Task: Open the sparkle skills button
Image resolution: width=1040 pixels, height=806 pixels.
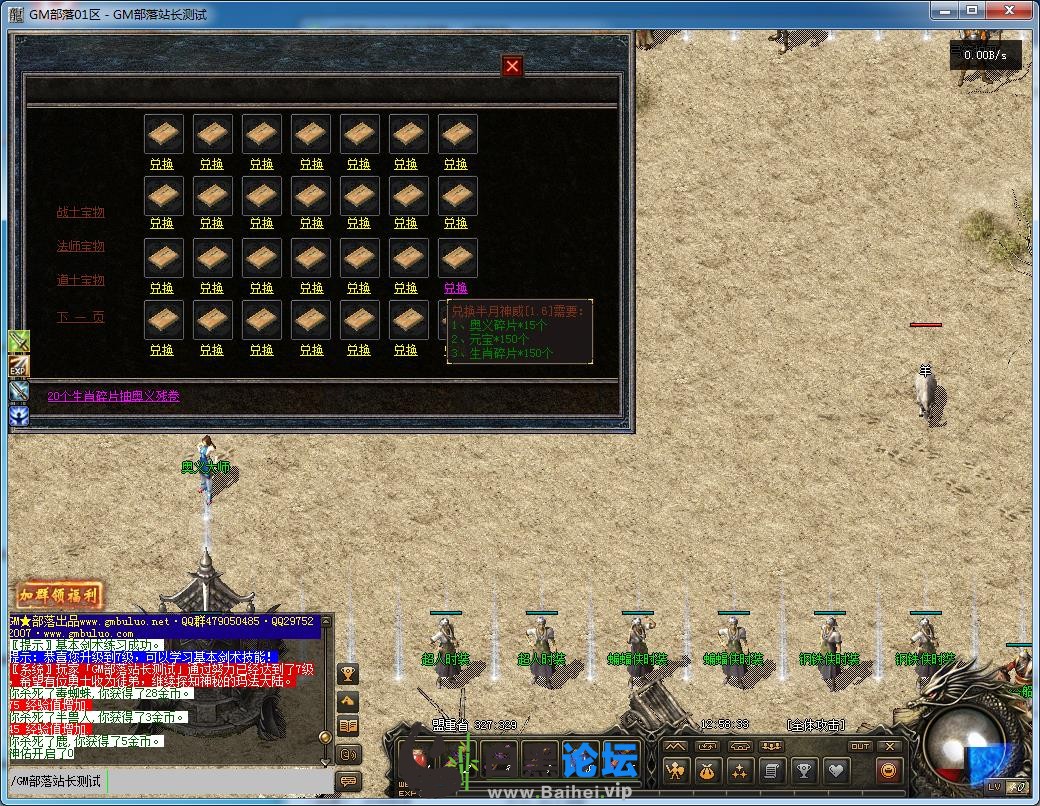Action: (739, 771)
